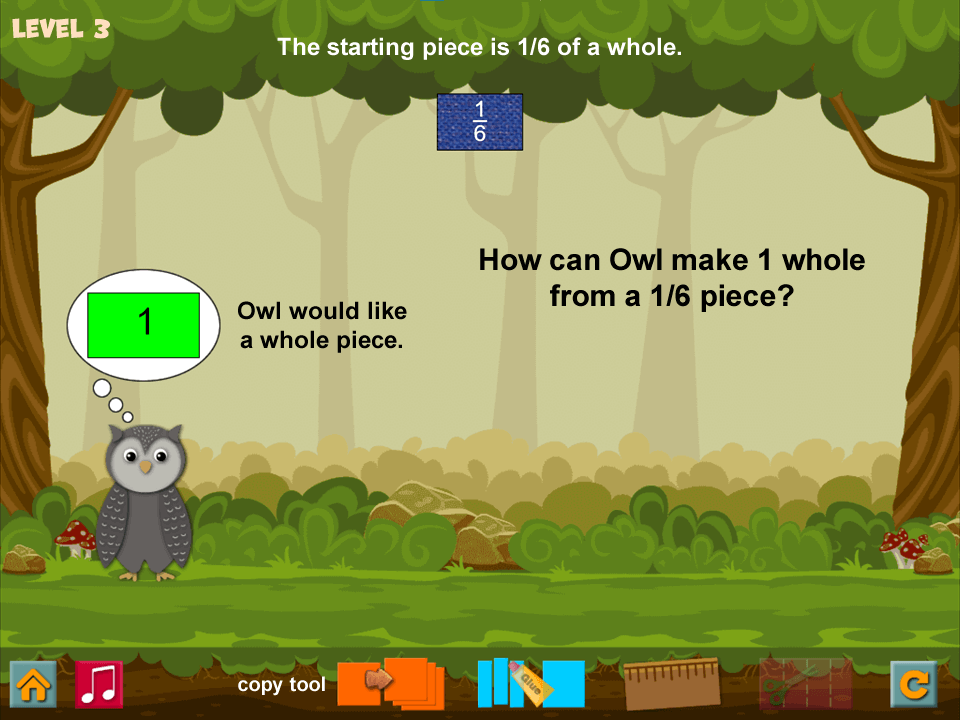Go to the home screen
The height and width of the screenshot is (720, 960).
coord(33,684)
